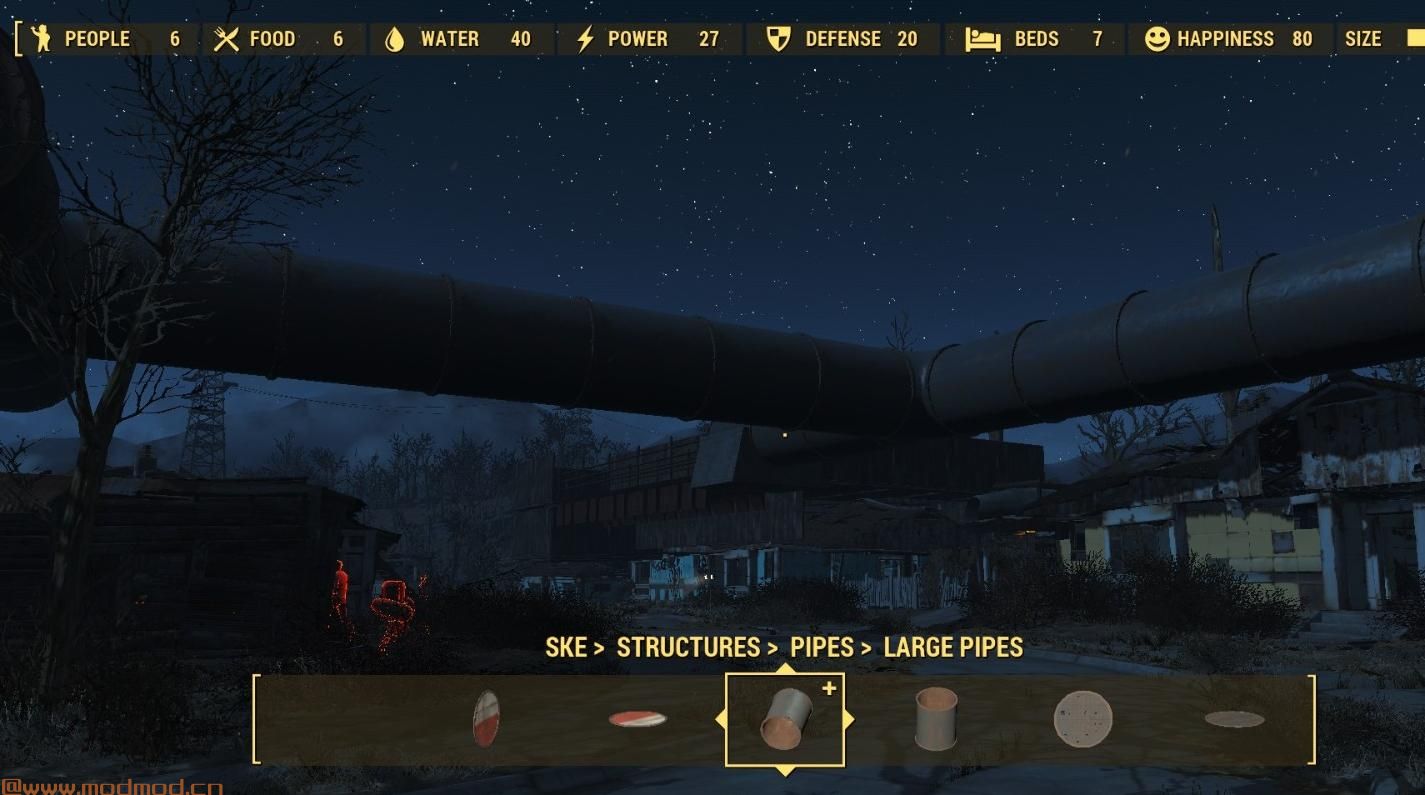Viewport: 1425px width, 795px height.
Task: Click the People figure icon
Action: pyautogui.click(x=40, y=39)
